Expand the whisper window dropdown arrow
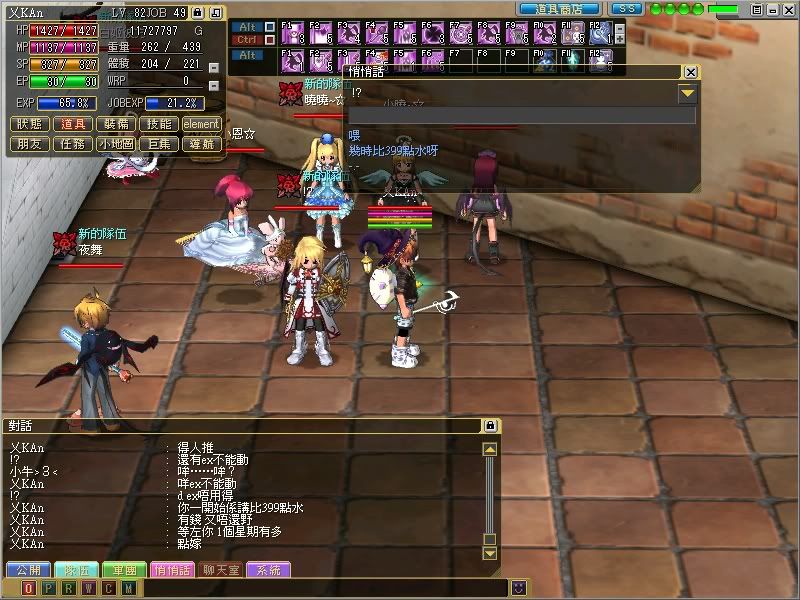800x600 pixels. pos(687,94)
